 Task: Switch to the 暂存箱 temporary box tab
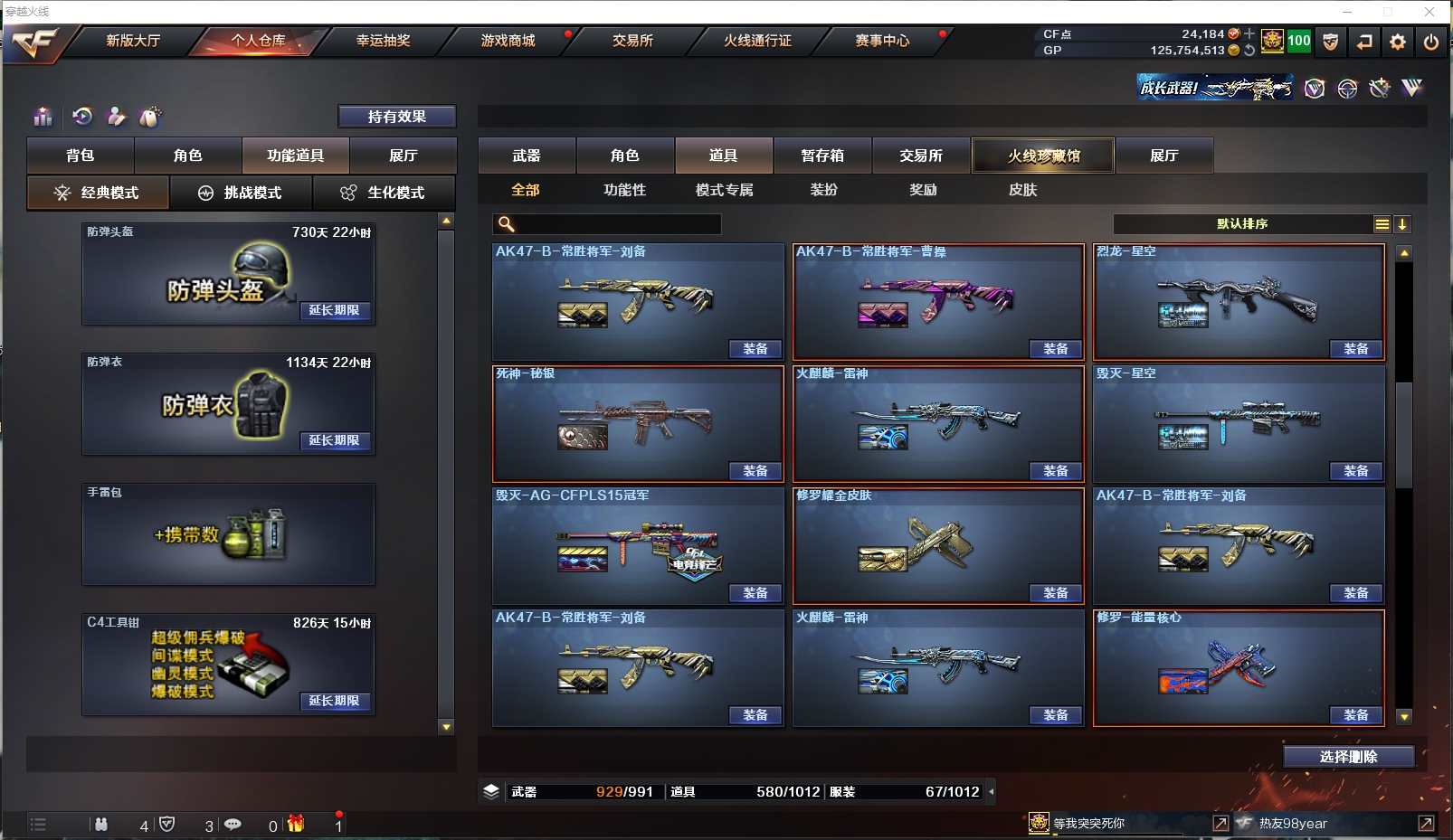pyautogui.click(x=821, y=156)
